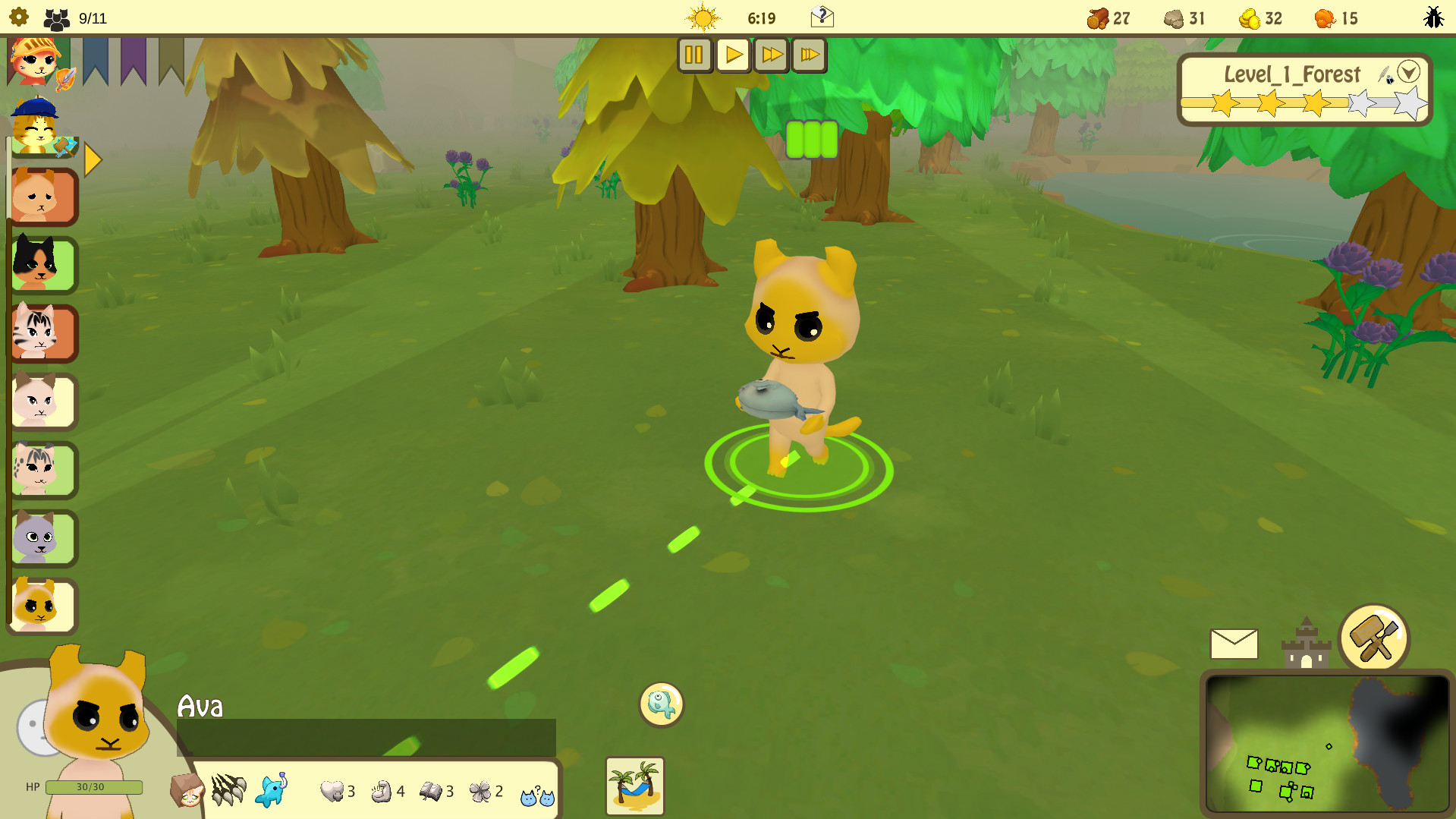This screenshot has width=1456, height=819.
Task: Open the hammock vacation icon
Action: 634,786
